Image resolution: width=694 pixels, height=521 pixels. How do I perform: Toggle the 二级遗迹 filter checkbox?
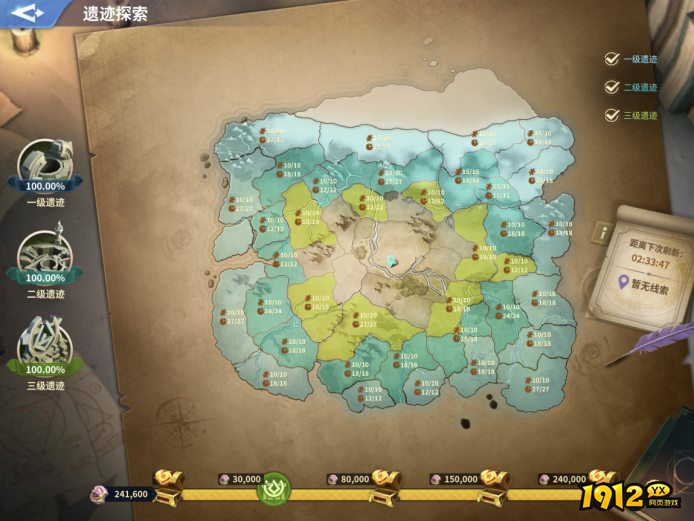[x=612, y=87]
